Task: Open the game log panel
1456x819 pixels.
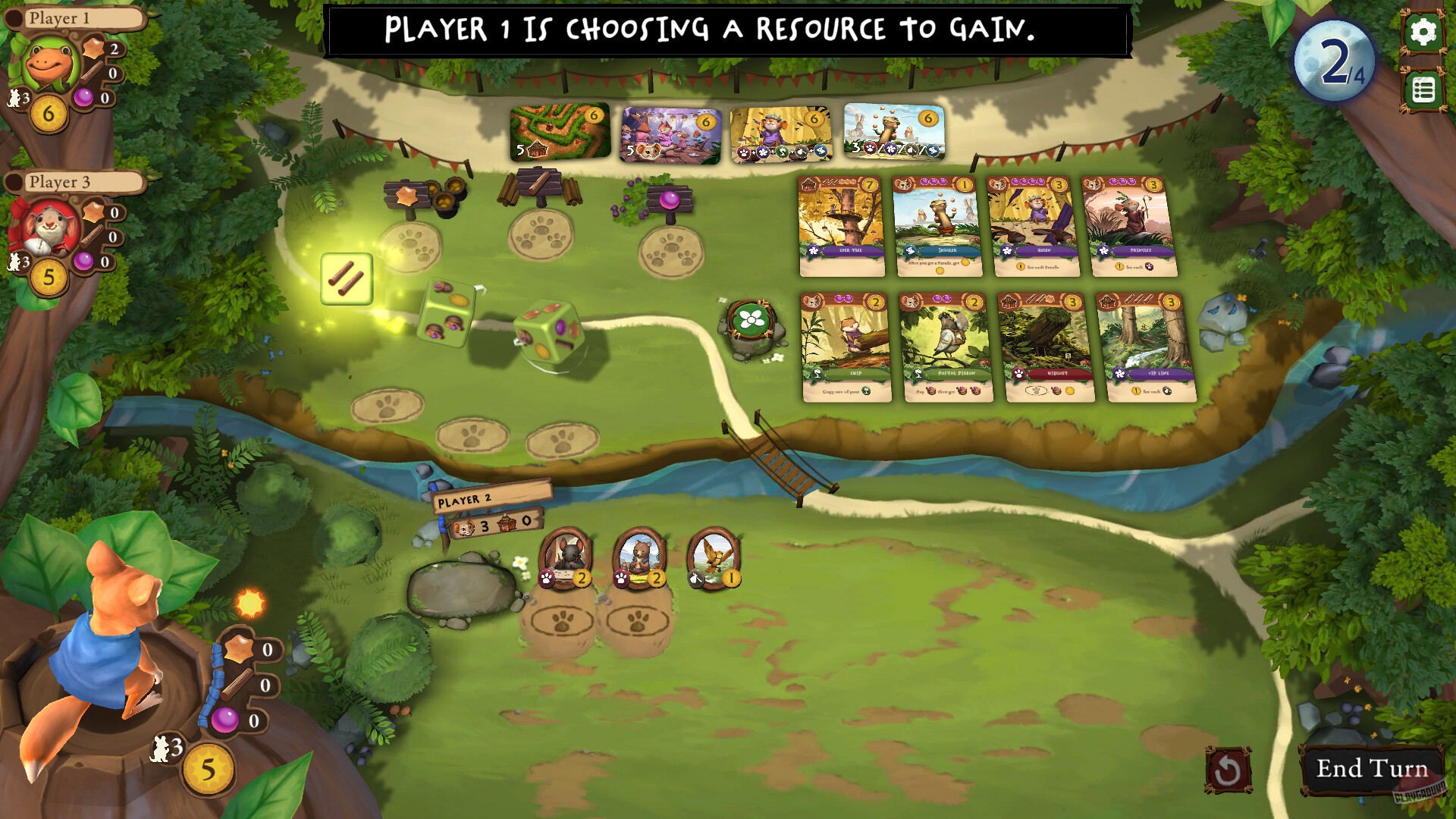Action: point(1424,88)
